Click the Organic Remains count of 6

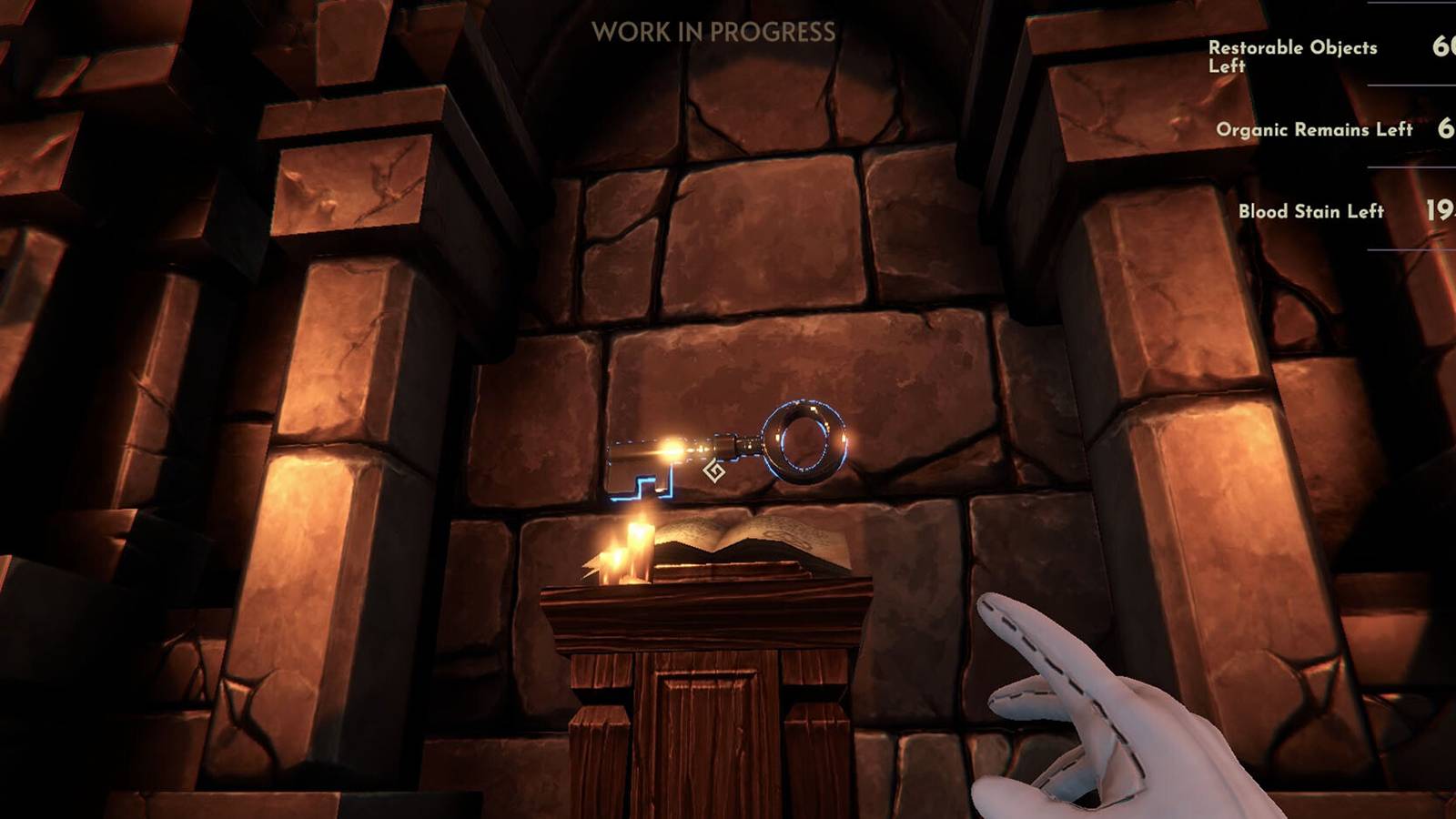tap(1446, 129)
